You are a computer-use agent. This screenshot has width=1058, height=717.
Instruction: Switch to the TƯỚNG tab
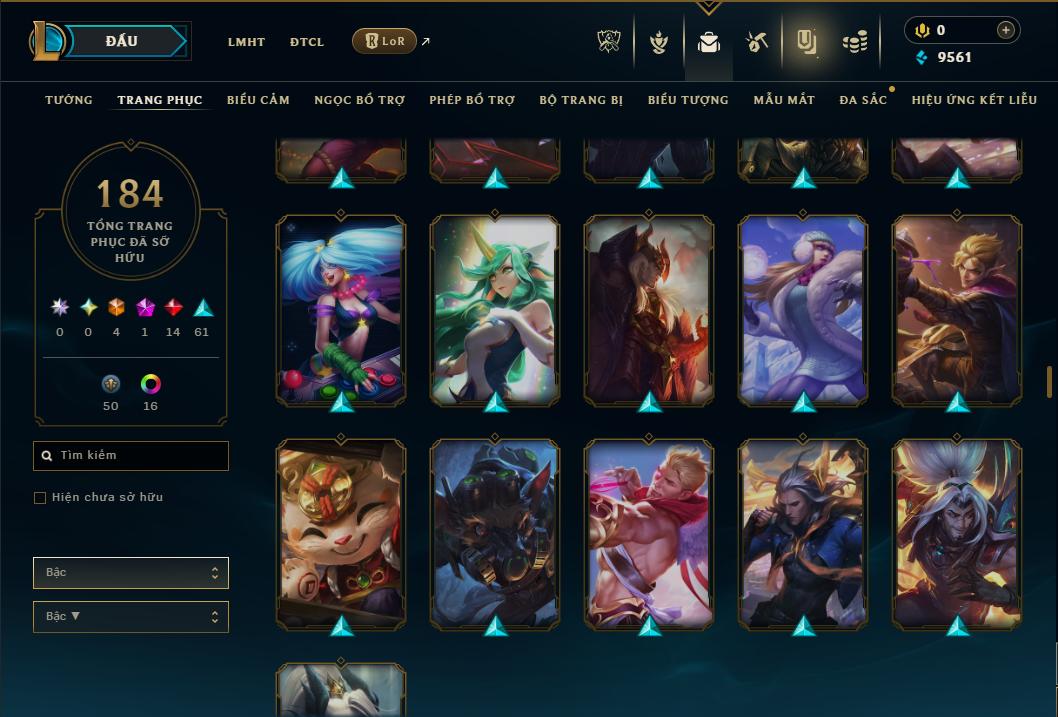(x=69, y=100)
